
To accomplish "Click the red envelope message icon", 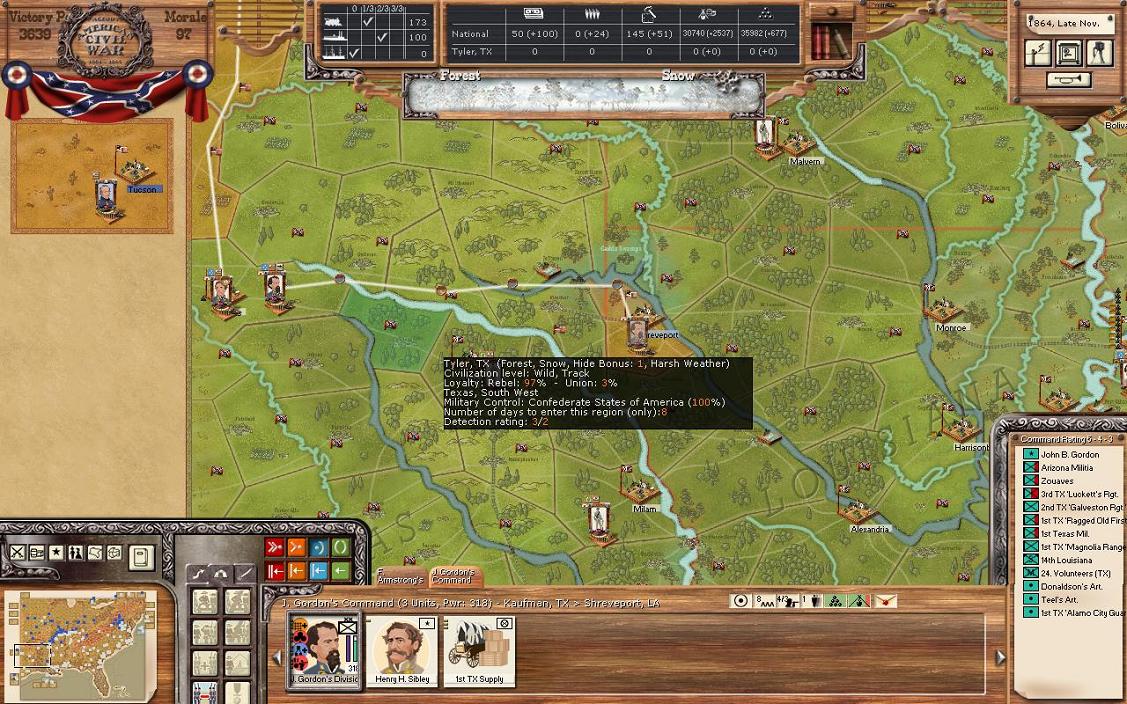I will 885,601.
